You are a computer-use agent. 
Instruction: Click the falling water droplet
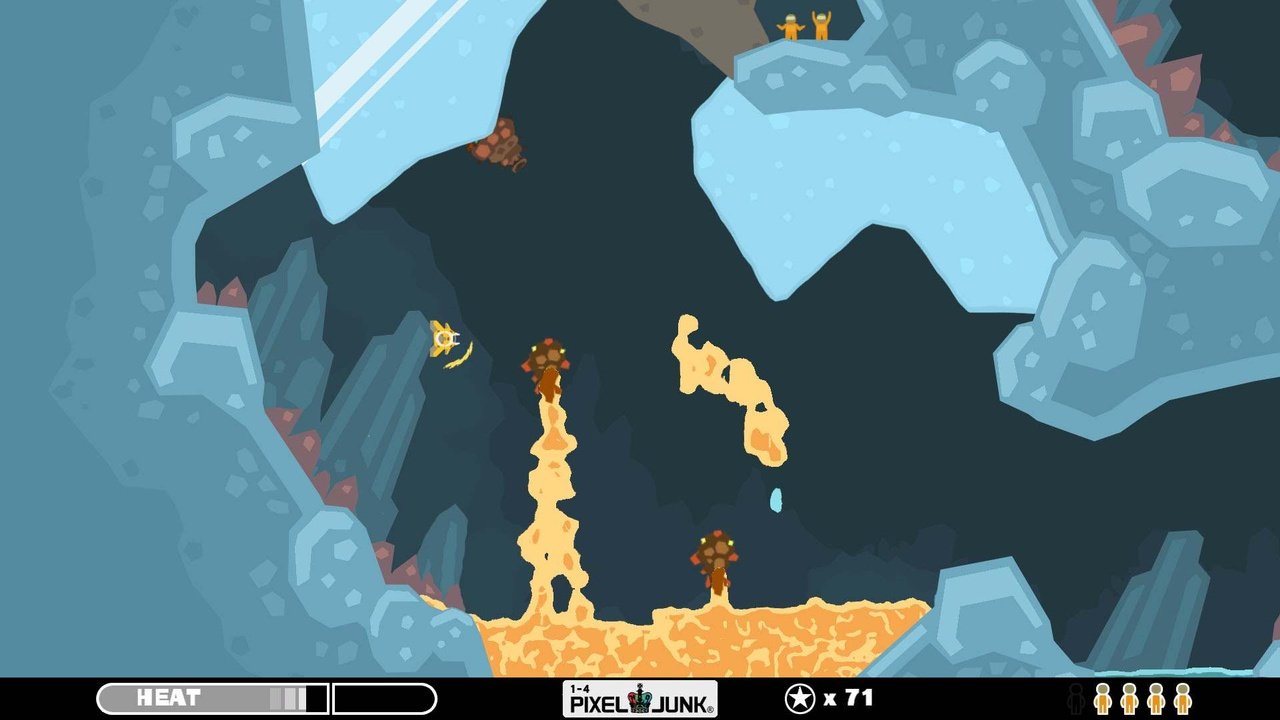[778, 498]
